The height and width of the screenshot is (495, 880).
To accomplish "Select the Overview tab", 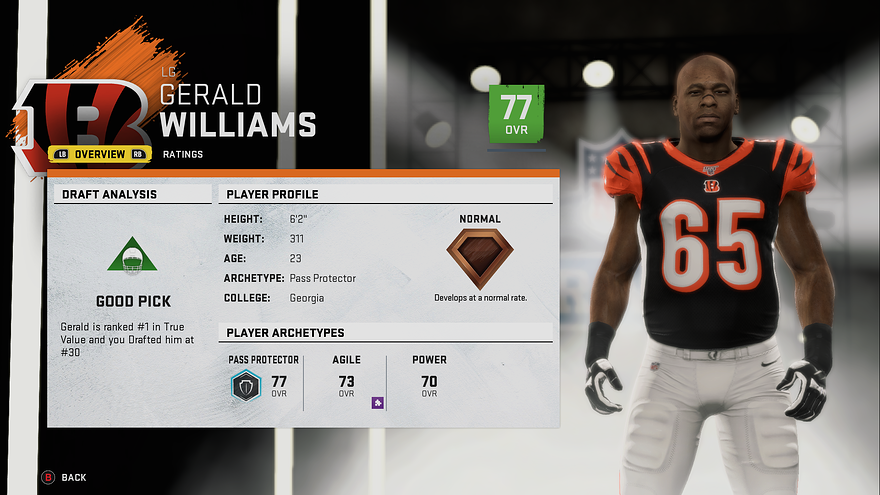I will pos(99,154).
